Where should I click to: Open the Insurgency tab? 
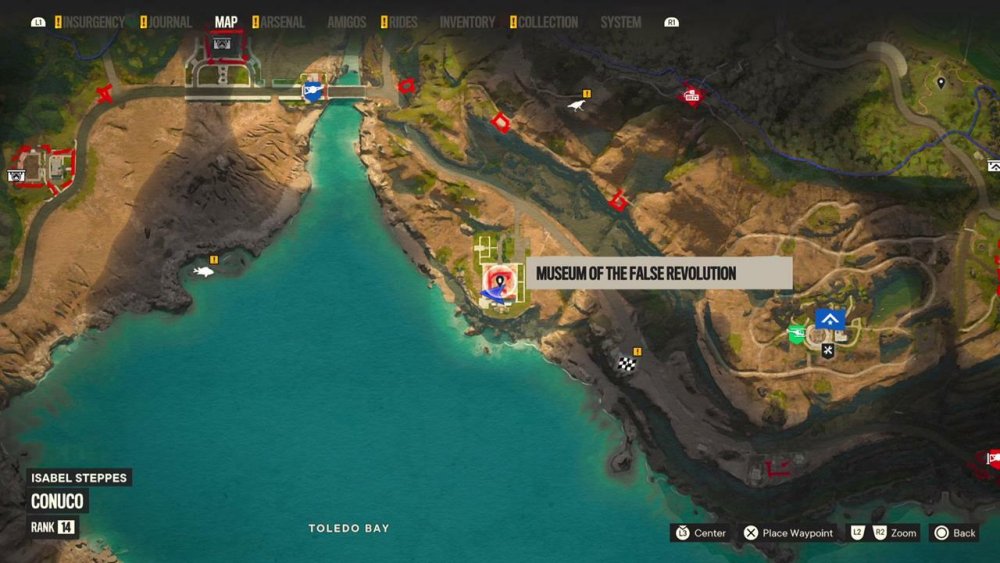(x=95, y=22)
